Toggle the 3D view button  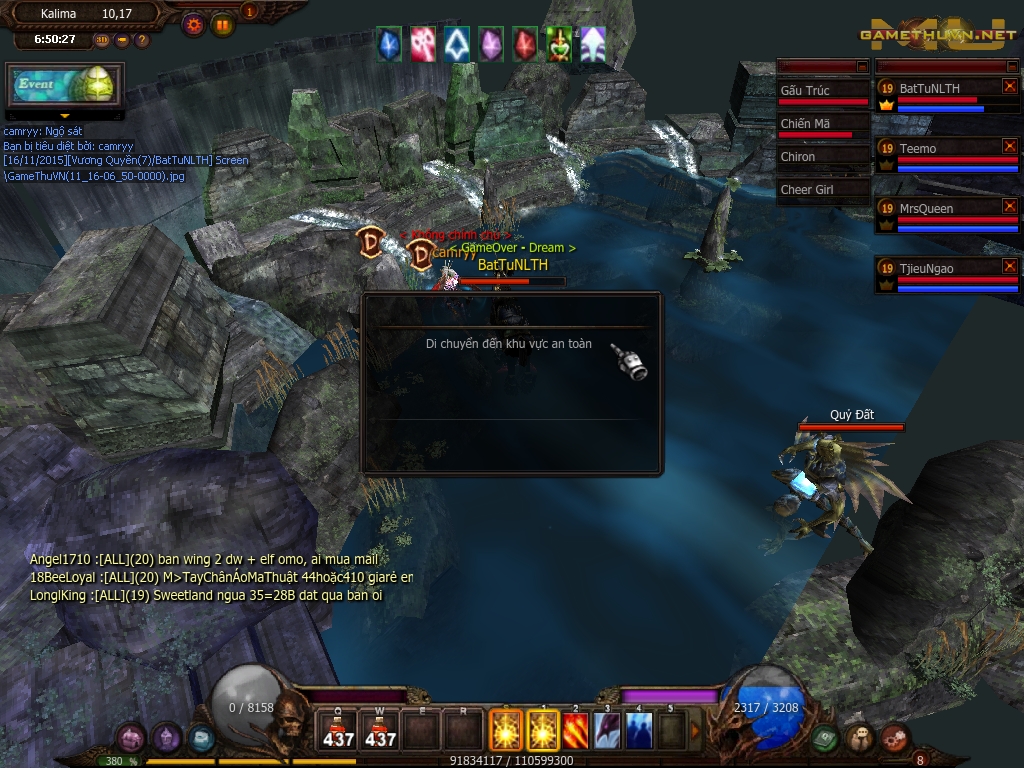click(x=102, y=40)
